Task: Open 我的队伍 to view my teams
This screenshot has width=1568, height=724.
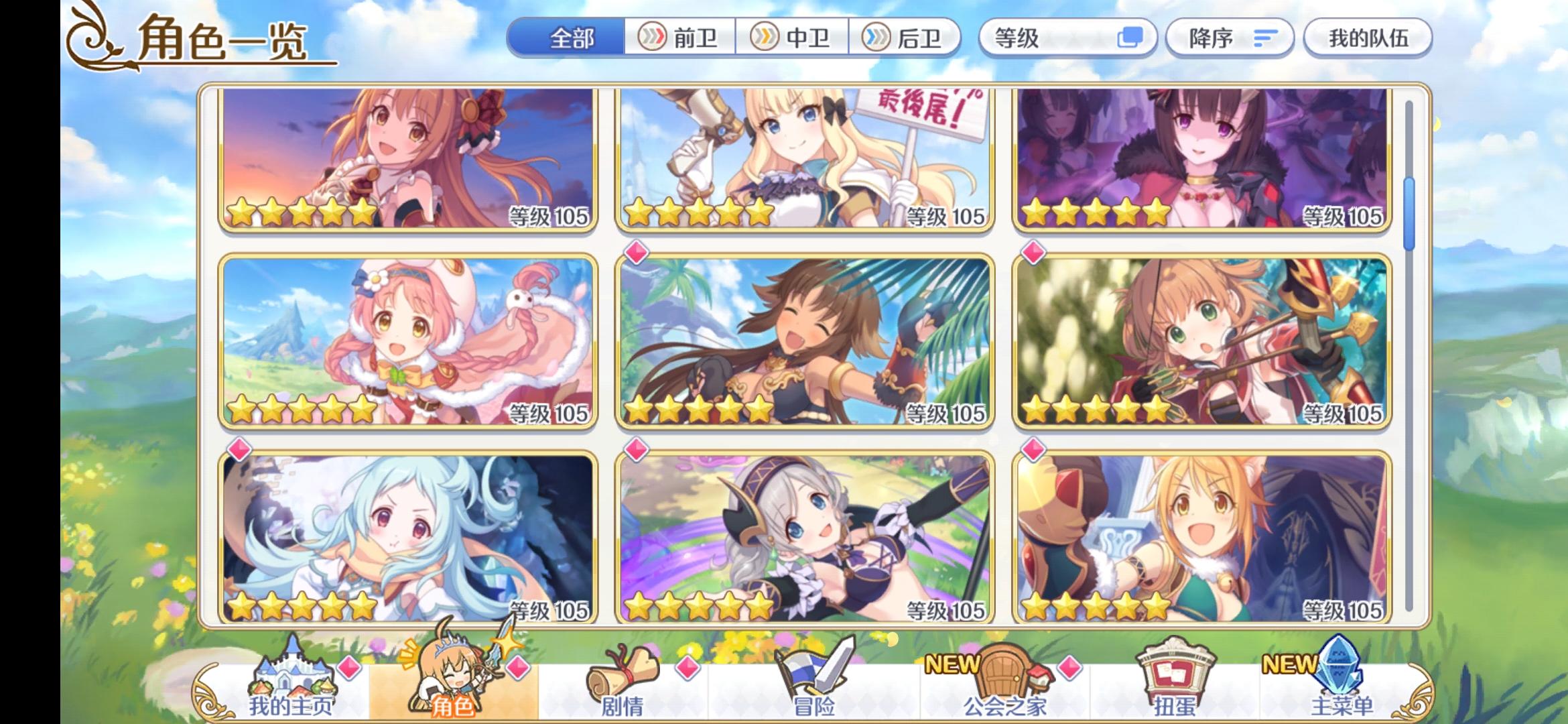Action: click(x=1367, y=38)
